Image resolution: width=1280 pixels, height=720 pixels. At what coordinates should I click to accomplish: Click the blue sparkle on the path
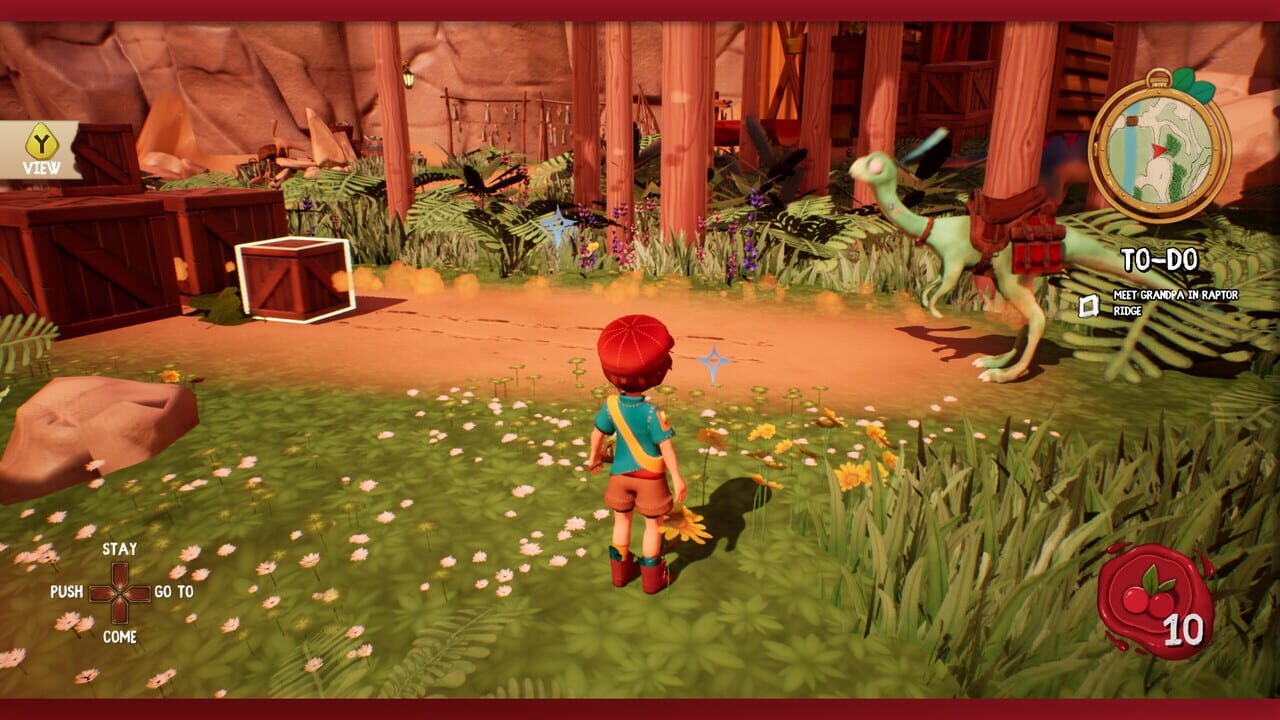[x=716, y=359]
